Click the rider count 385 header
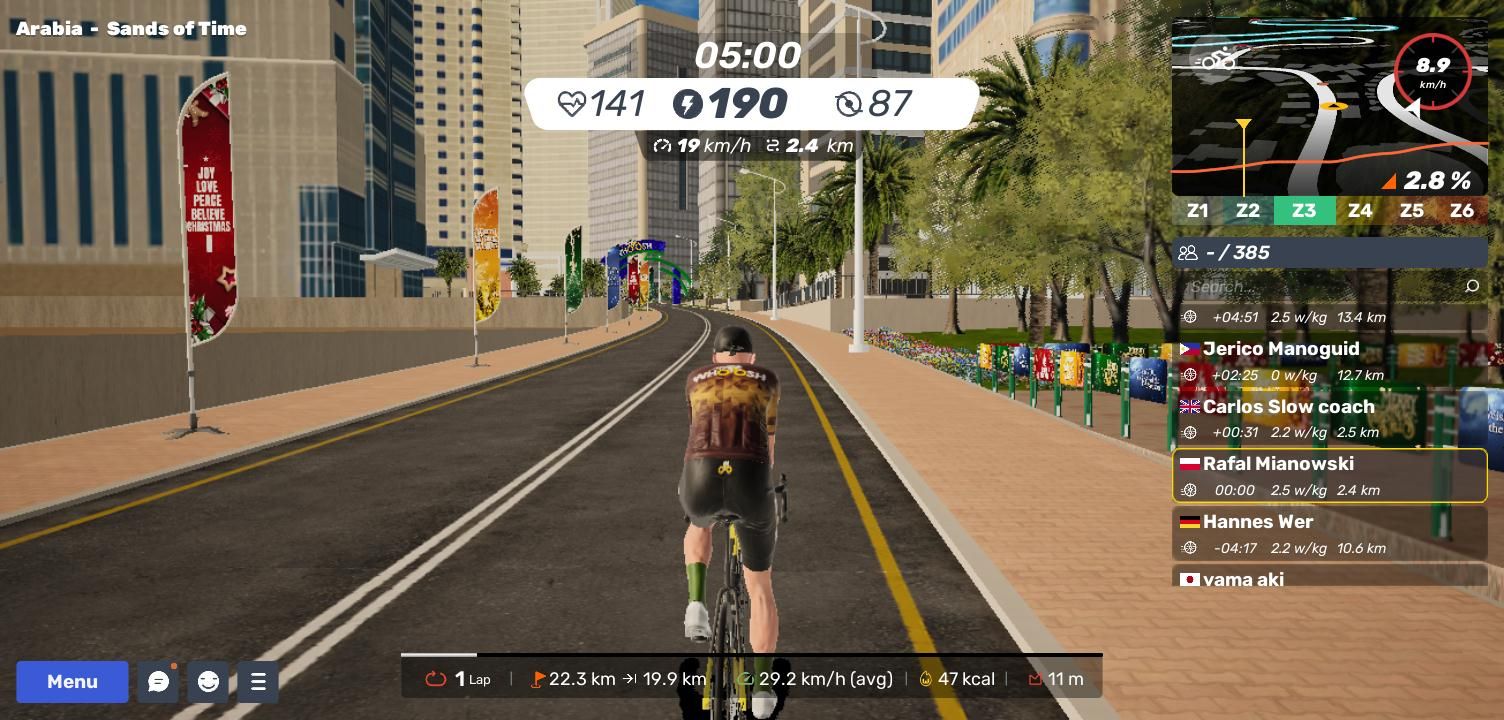The width and height of the screenshot is (1504, 720). (x=1329, y=253)
